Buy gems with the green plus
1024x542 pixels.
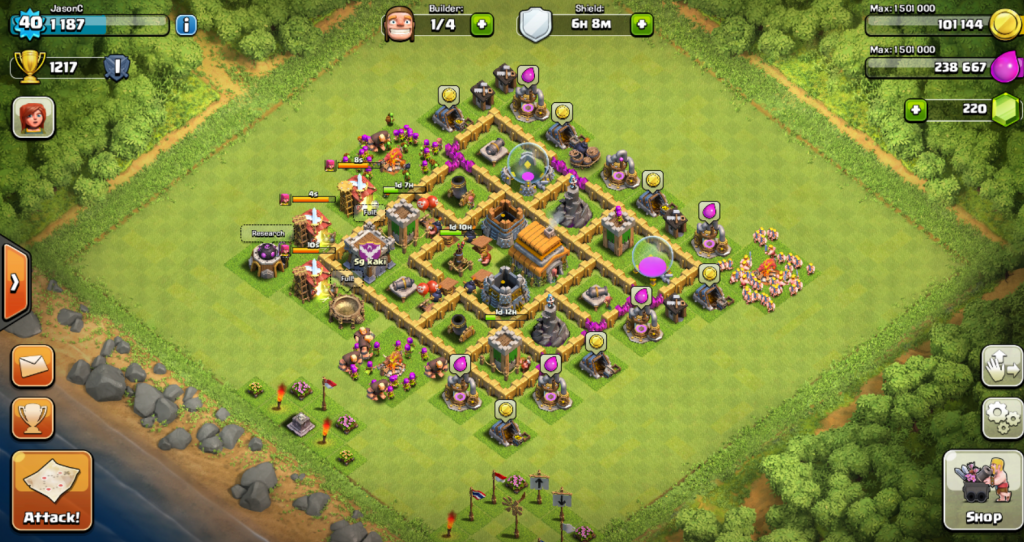coord(916,109)
